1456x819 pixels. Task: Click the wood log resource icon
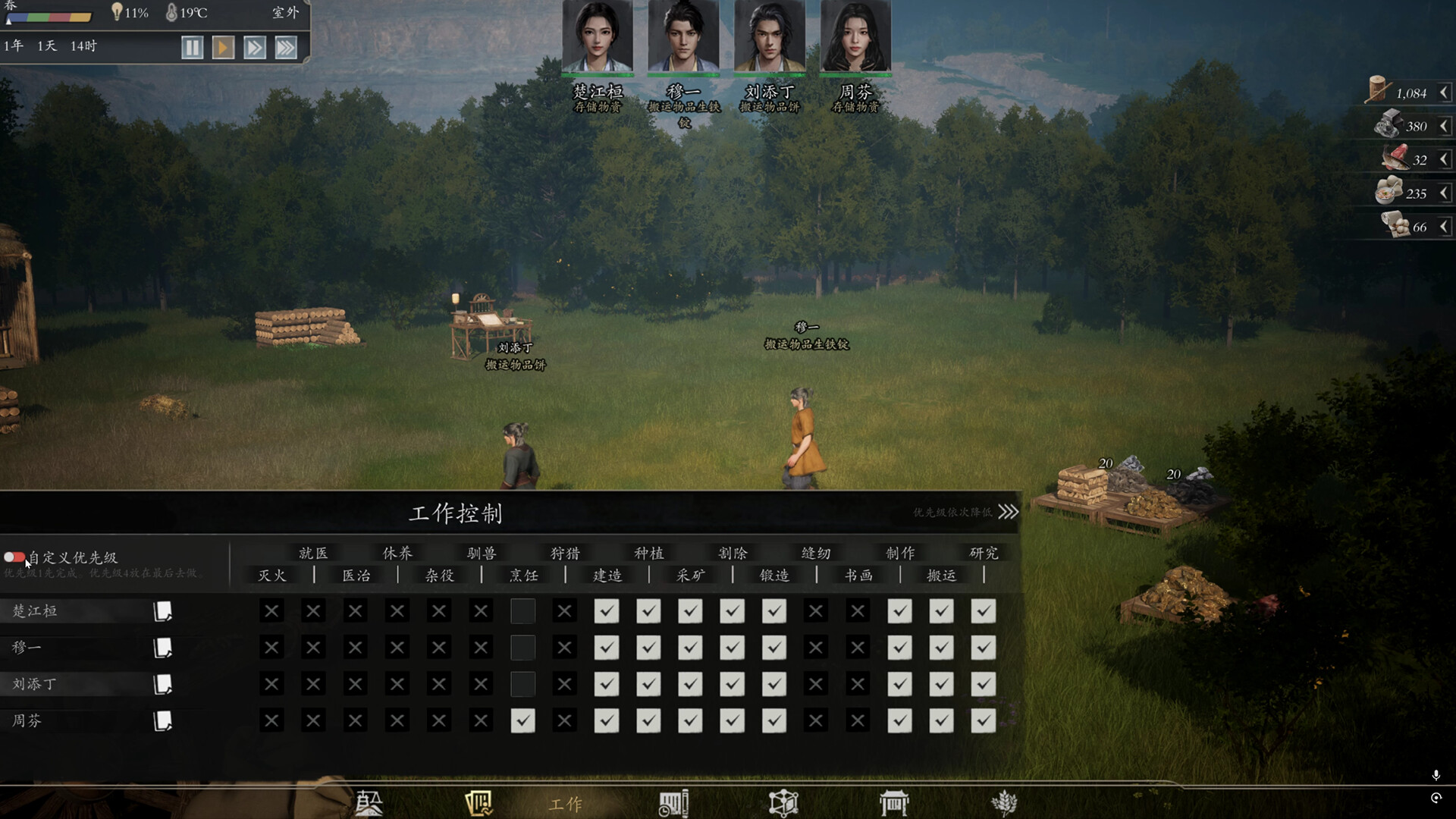(x=1378, y=91)
